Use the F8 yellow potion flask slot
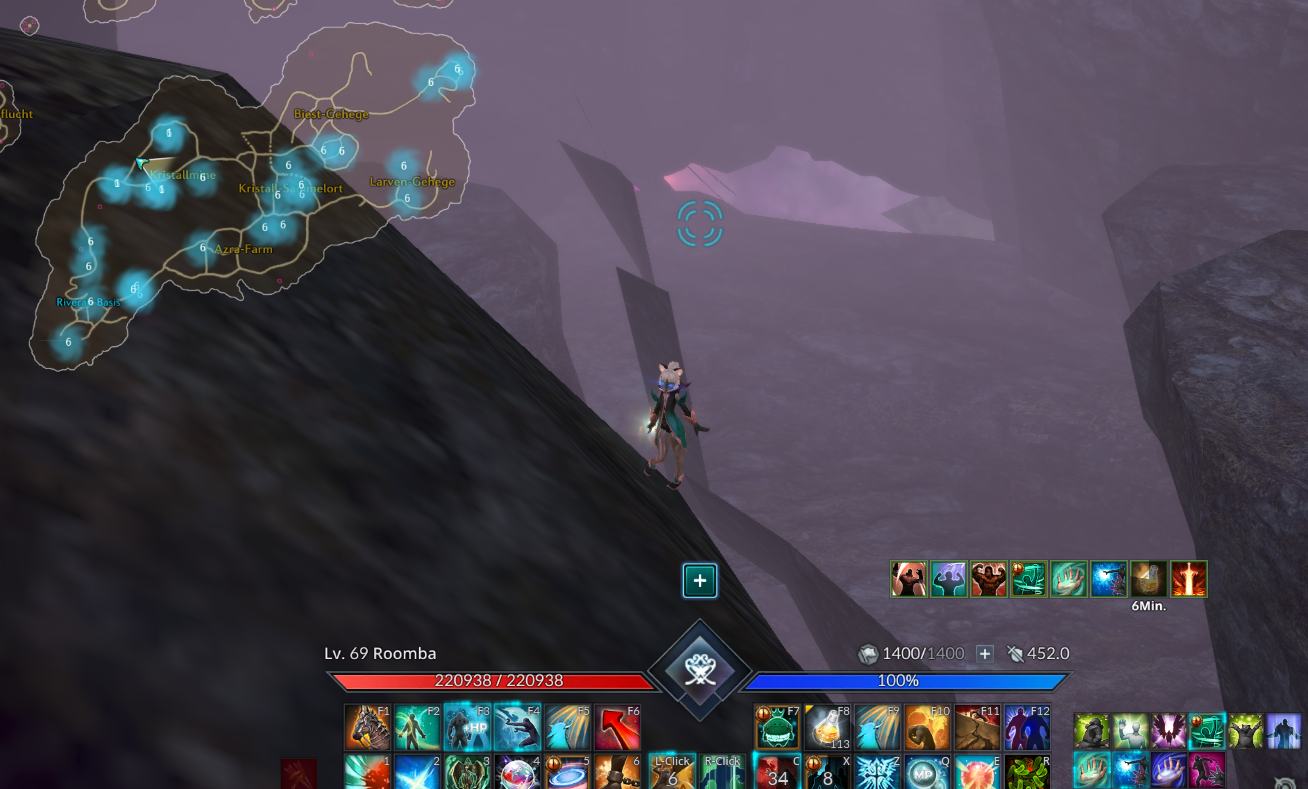 [828, 727]
